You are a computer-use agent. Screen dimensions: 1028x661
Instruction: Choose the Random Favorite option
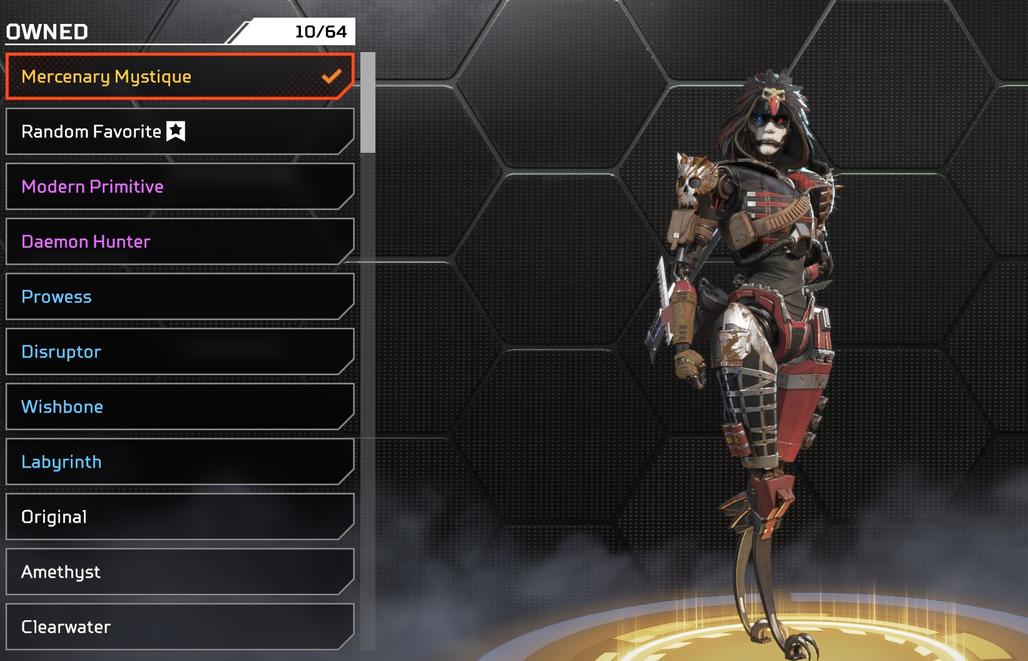point(180,132)
